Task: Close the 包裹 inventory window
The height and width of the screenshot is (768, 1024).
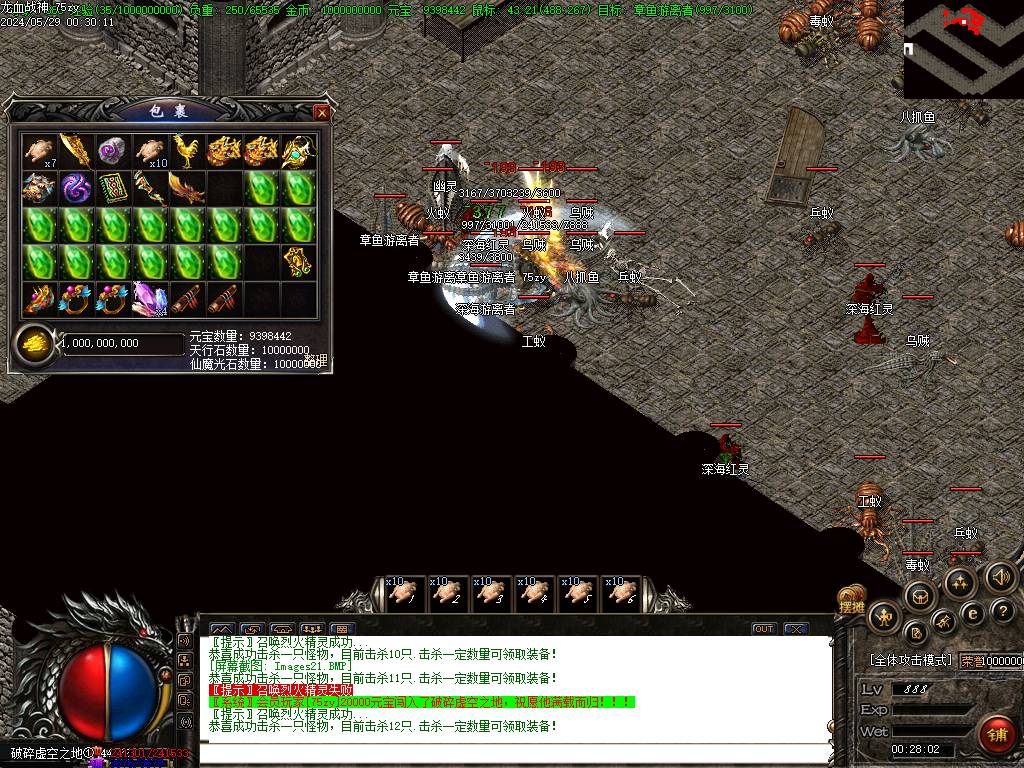Action: click(x=321, y=113)
